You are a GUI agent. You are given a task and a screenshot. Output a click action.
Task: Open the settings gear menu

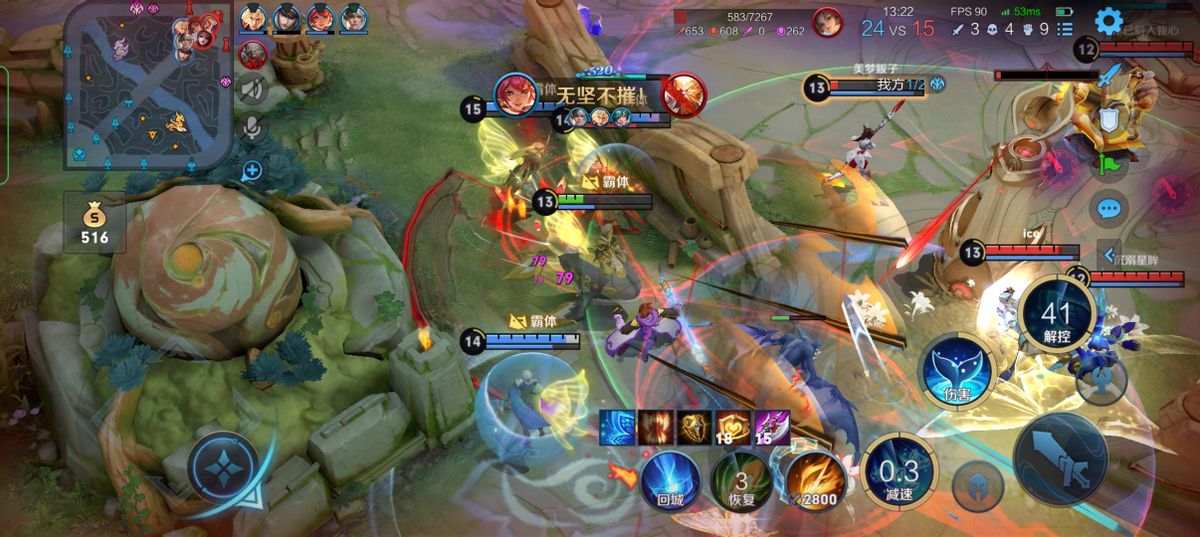(x=1108, y=21)
